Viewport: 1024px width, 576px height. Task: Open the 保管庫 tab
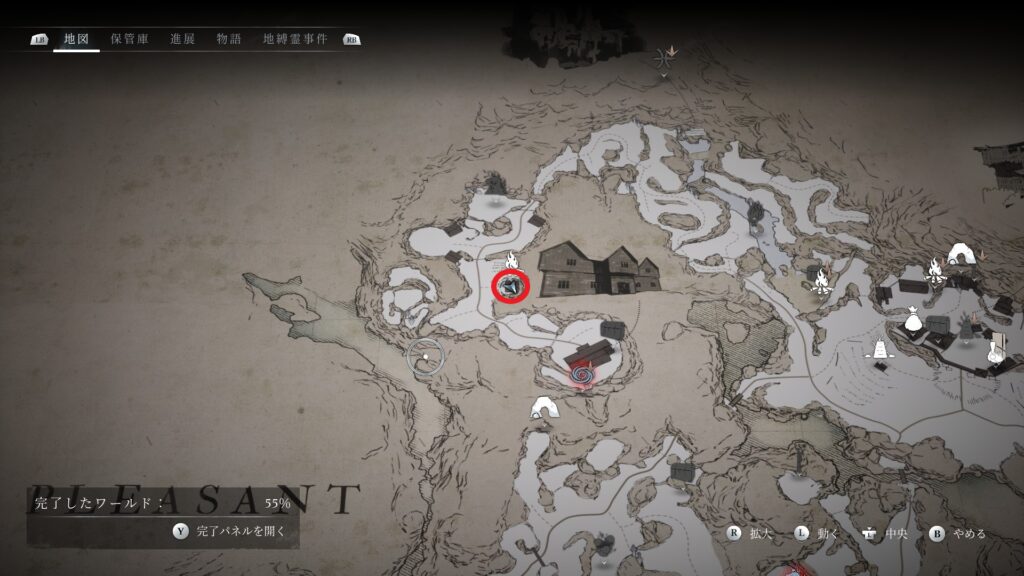pos(130,39)
